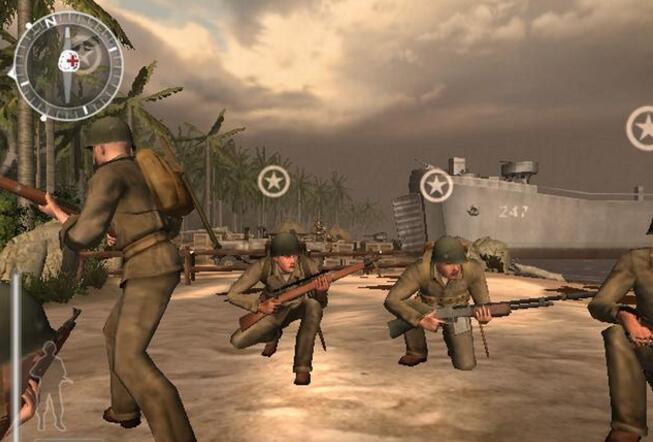Click the soldier silhouette stance indicator

[x=52, y=385]
